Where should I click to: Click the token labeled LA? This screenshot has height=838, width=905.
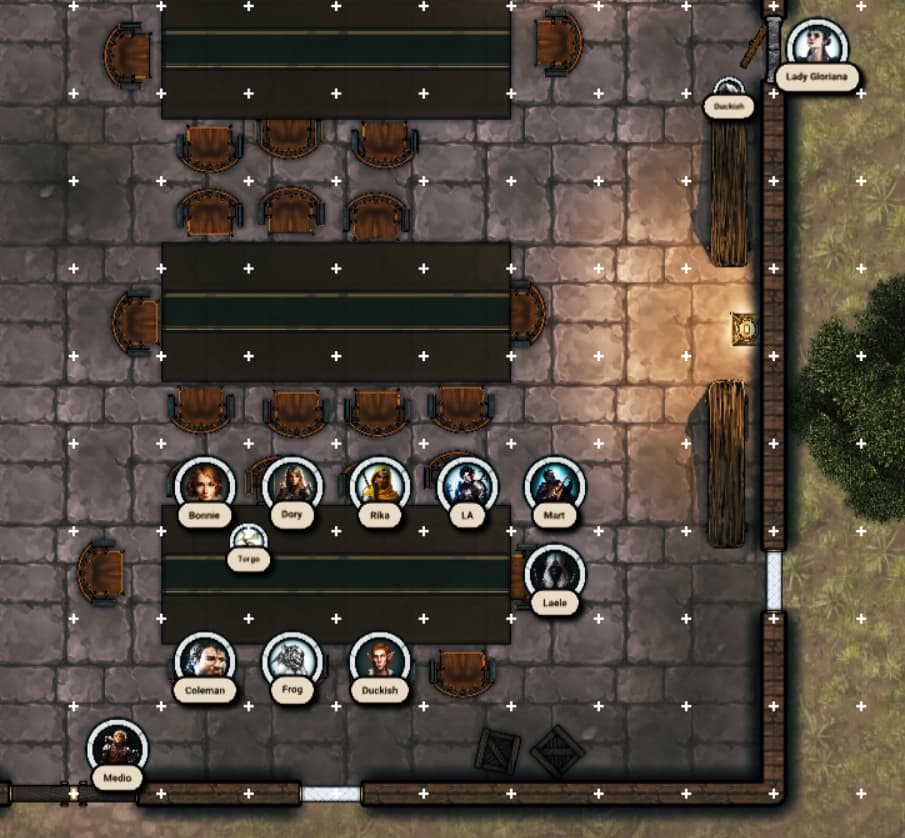pyautogui.click(x=467, y=485)
